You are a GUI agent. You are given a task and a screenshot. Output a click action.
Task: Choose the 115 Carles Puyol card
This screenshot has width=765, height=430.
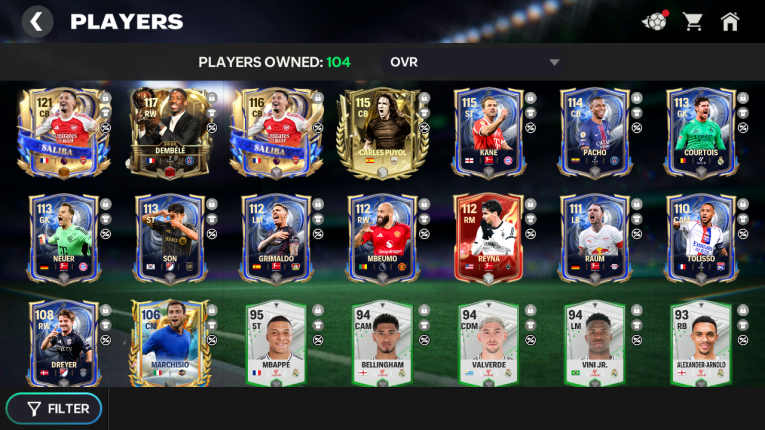(375, 131)
